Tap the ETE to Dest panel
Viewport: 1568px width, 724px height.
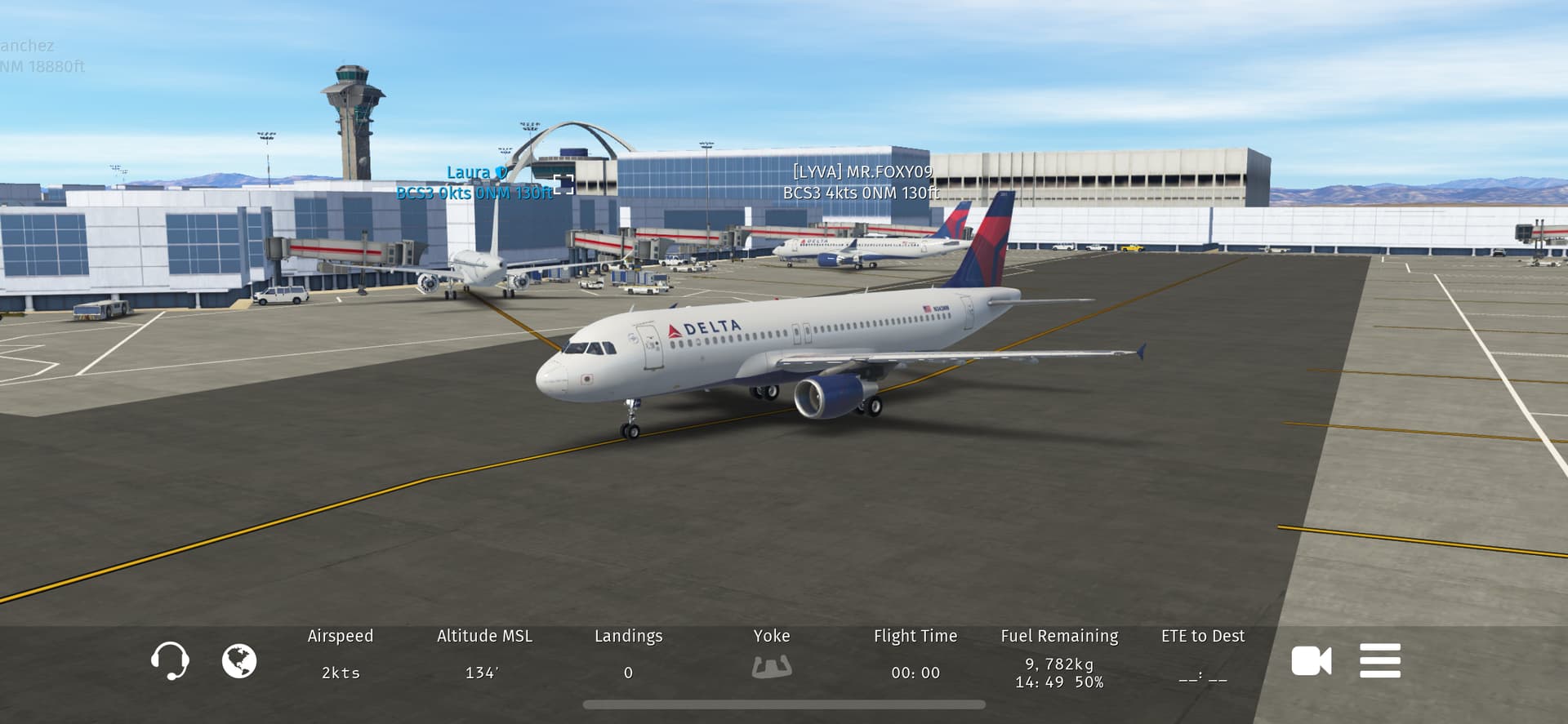coord(1202,655)
